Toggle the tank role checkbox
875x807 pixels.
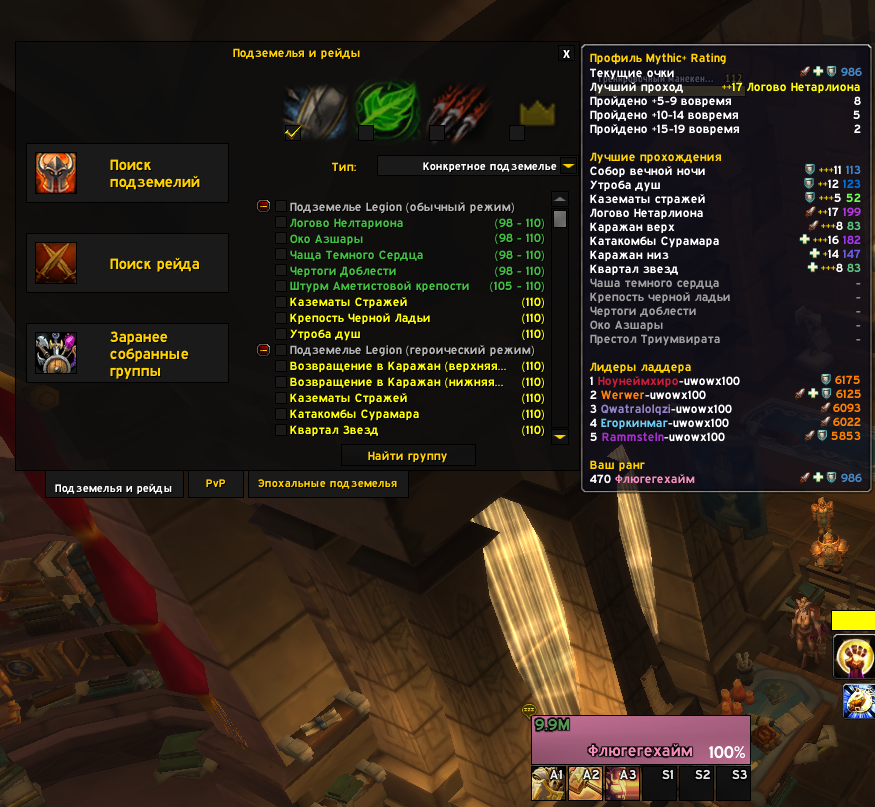(x=293, y=132)
